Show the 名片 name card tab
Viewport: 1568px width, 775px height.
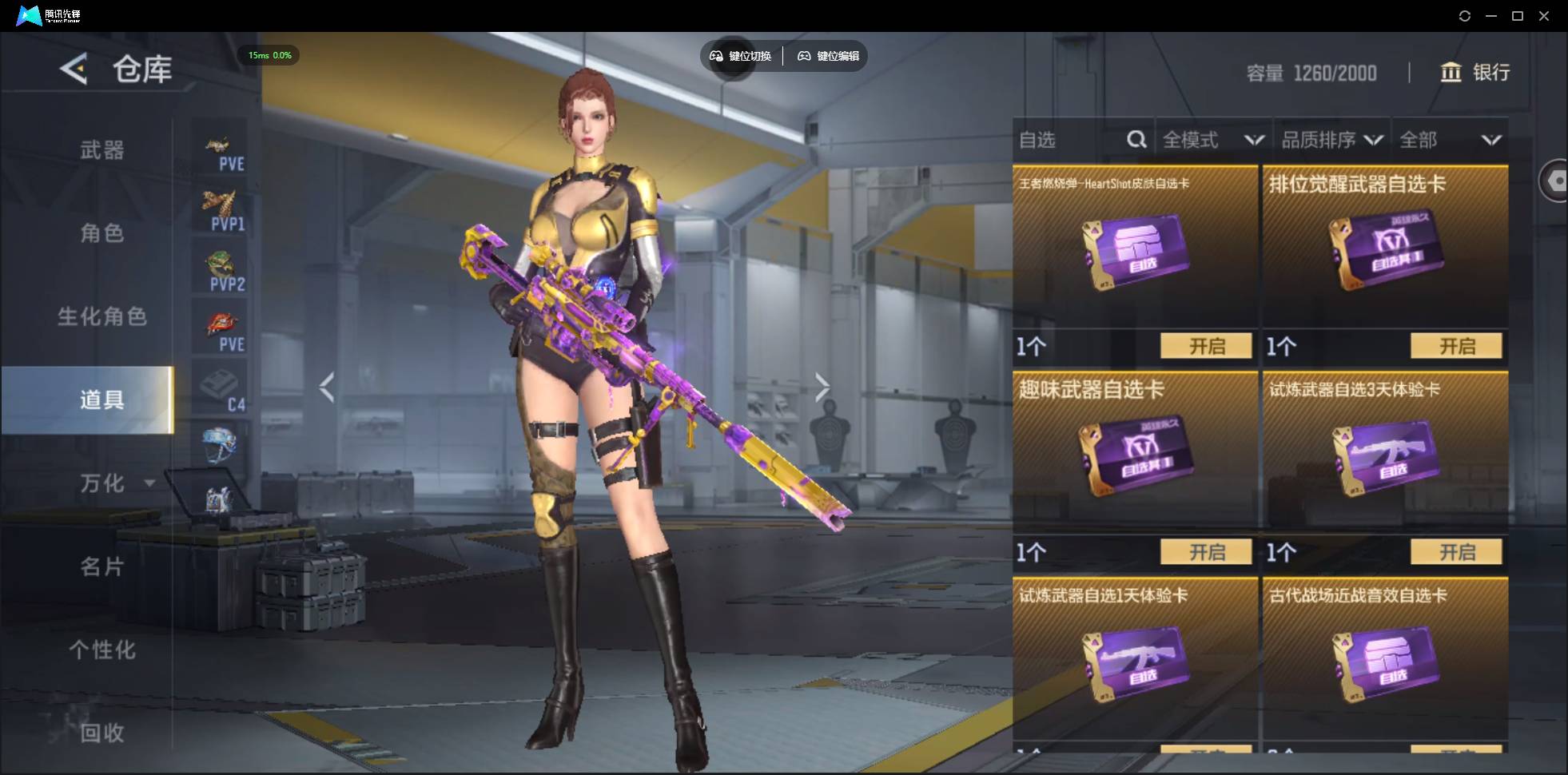tap(102, 566)
